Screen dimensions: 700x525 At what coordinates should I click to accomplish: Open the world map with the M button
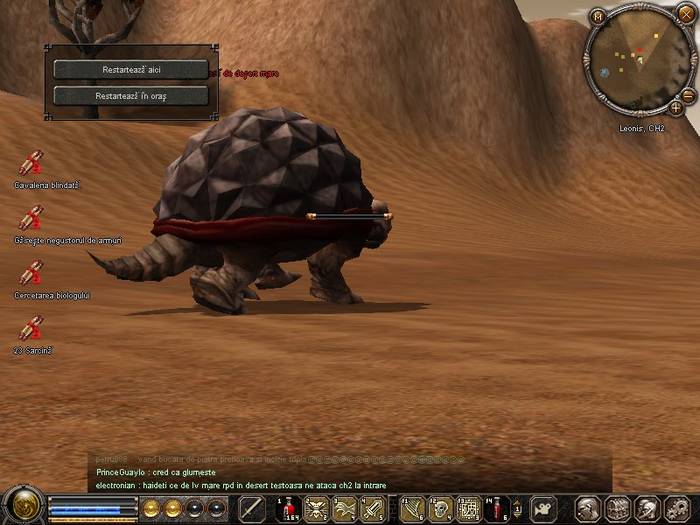point(597,17)
